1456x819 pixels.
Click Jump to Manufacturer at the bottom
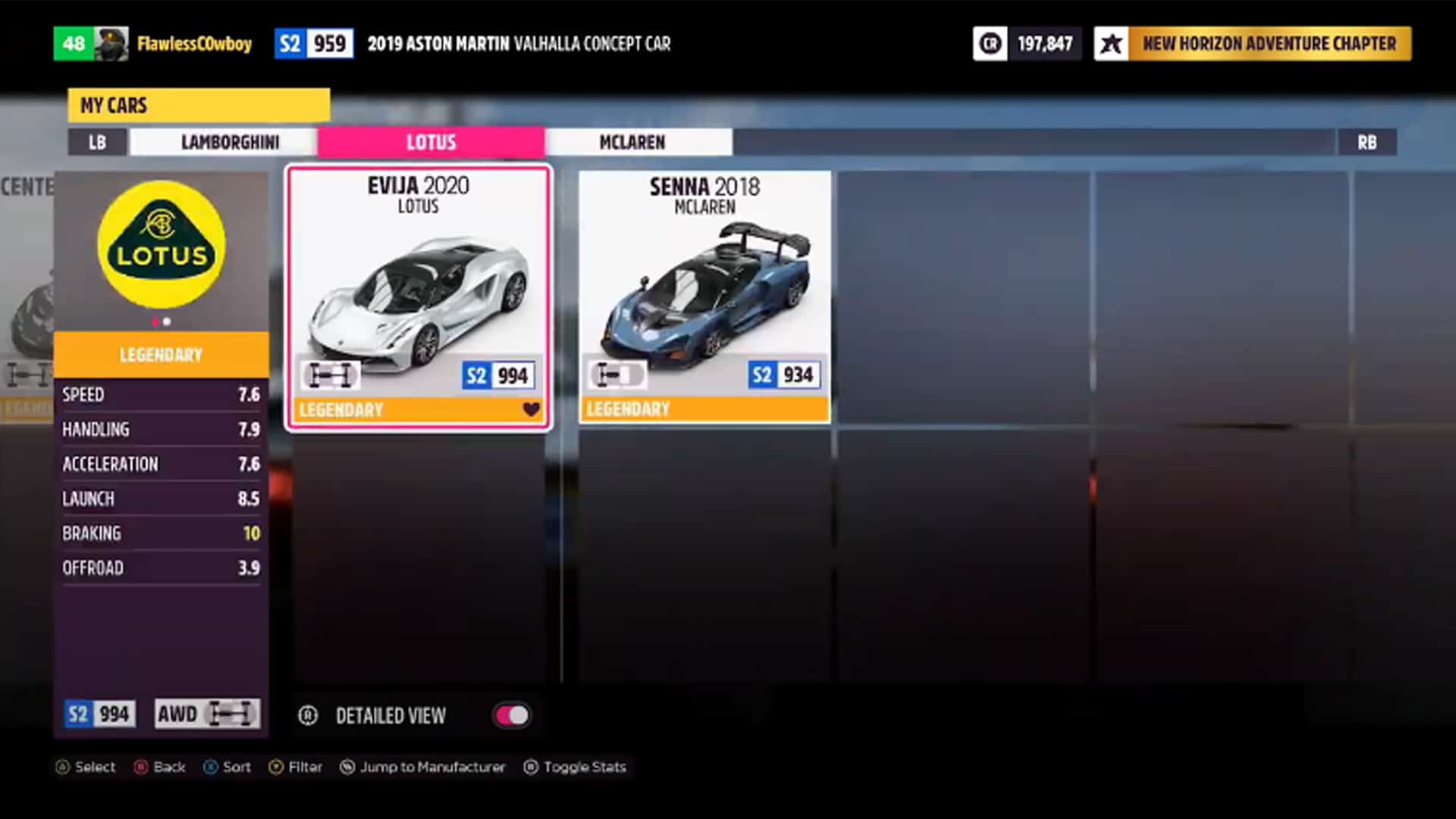tap(423, 767)
